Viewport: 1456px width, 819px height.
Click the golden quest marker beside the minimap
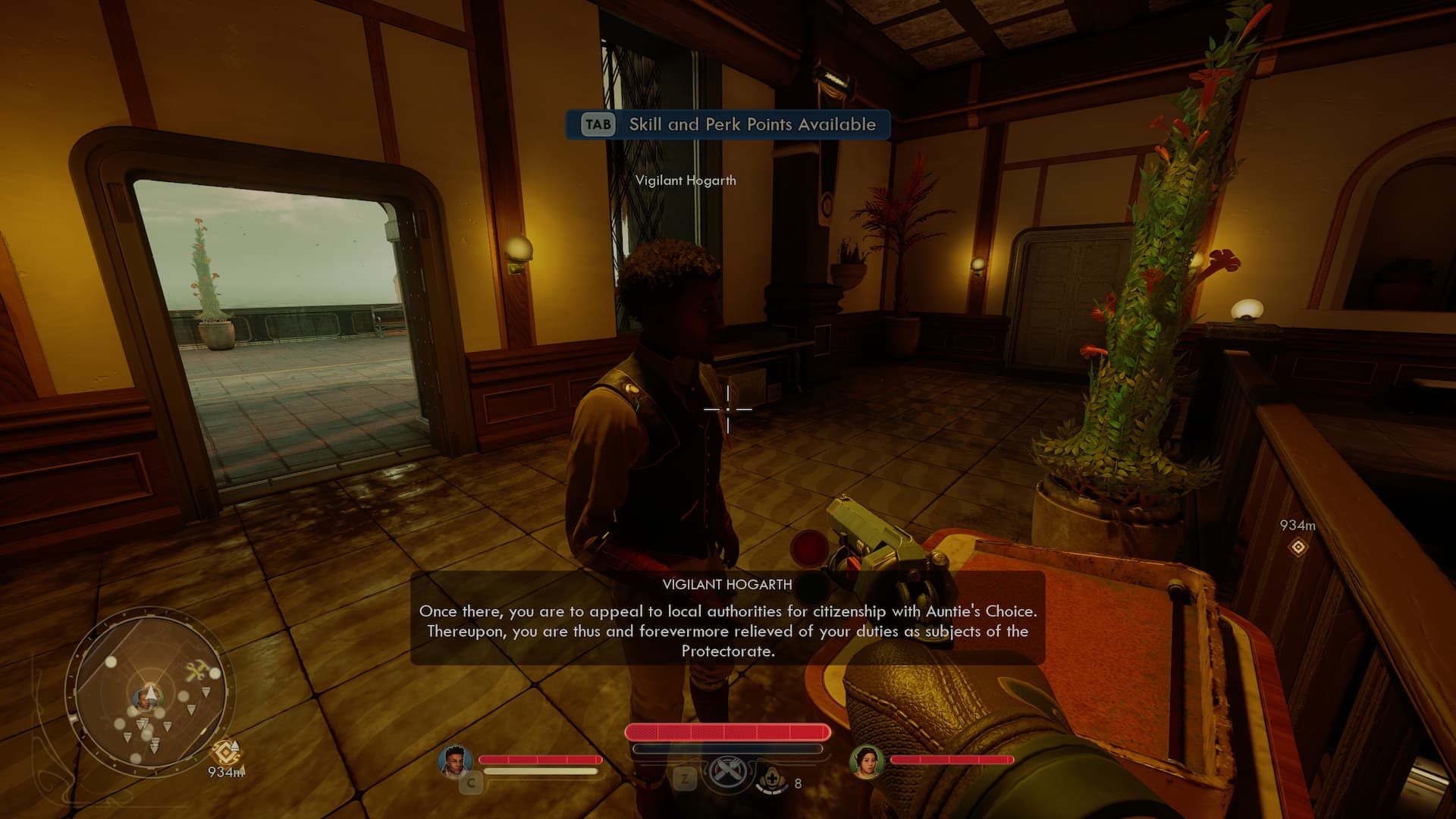click(x=226, y=752)
